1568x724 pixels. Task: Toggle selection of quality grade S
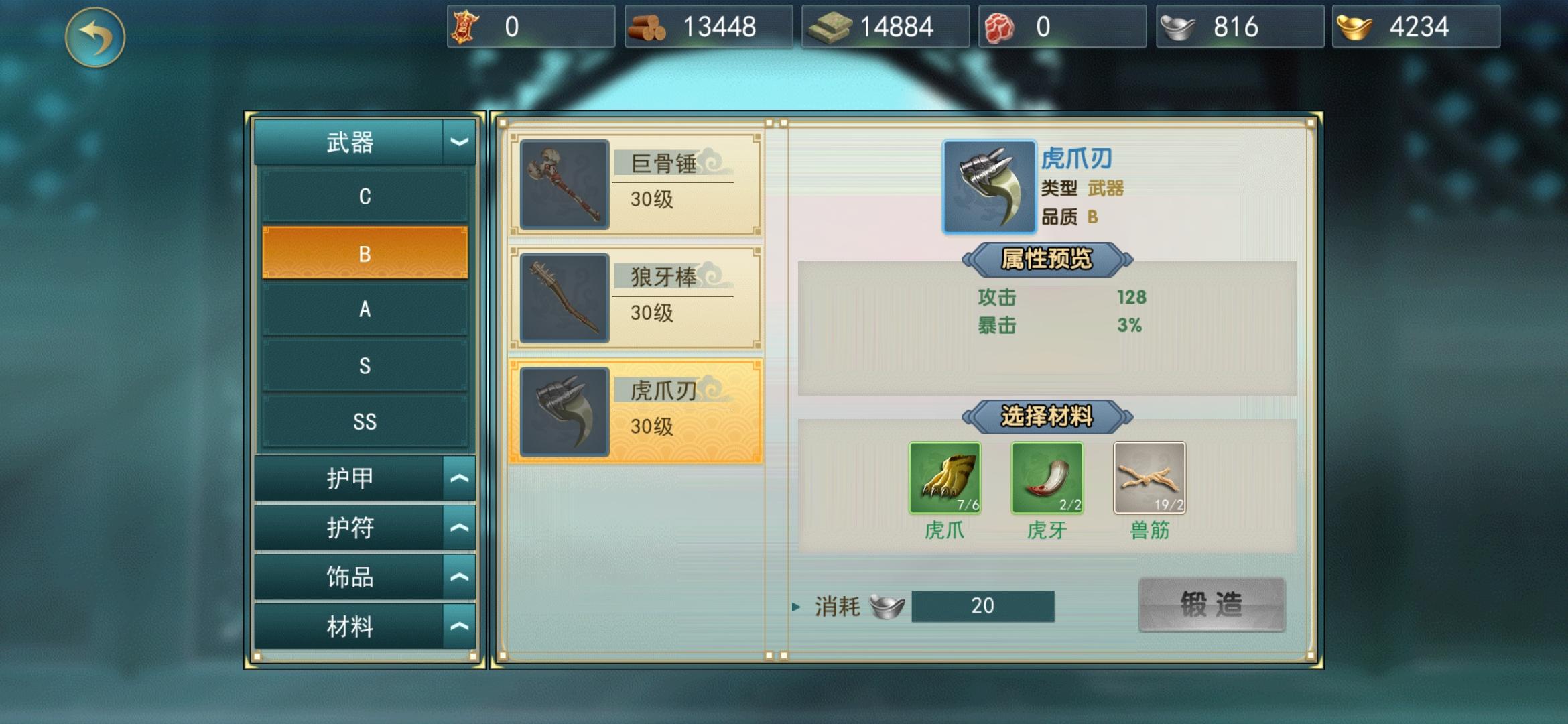pyautogui.click(x=365, y=365)
